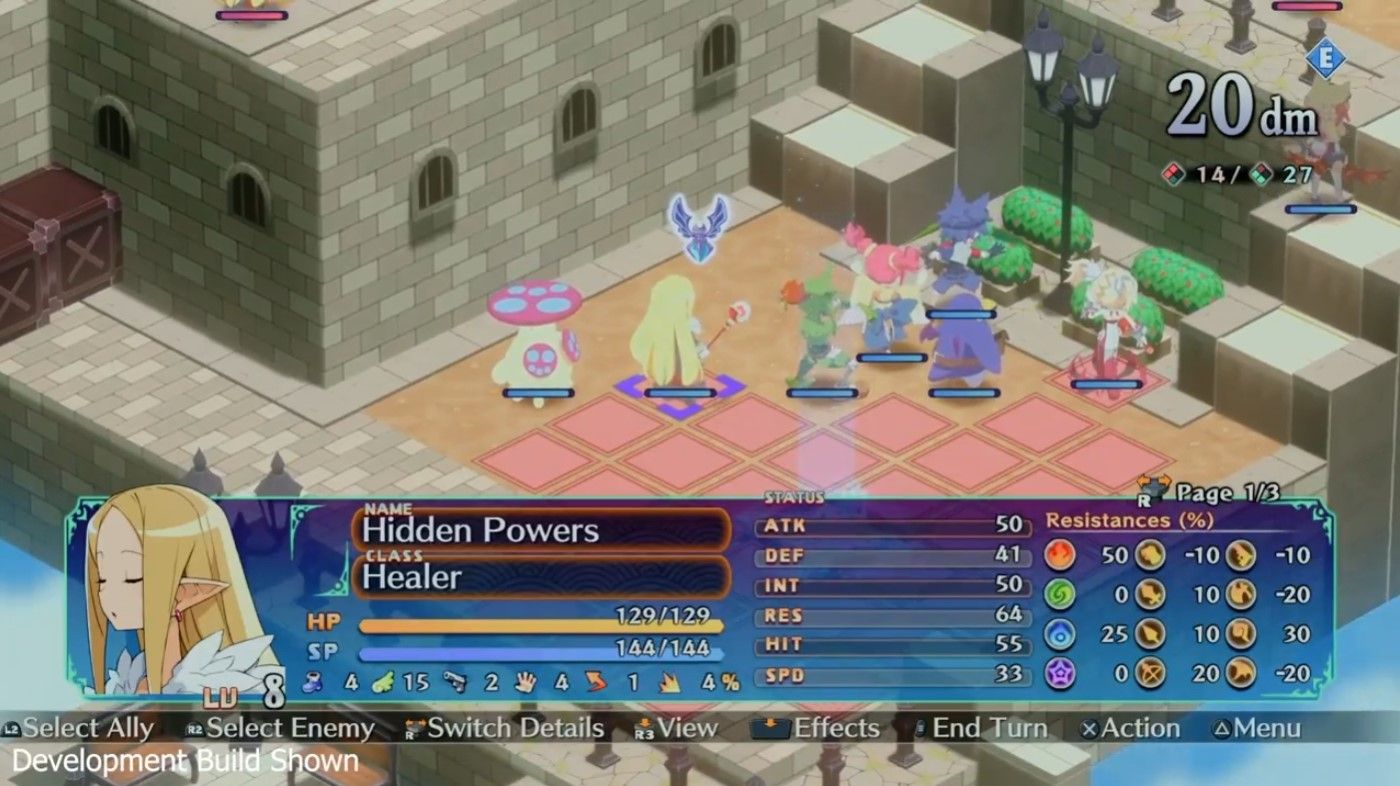Open the triangle Menu
Image resolution: width=1400 pixels, height=786 pixels.
click(x=1264, y=729)
